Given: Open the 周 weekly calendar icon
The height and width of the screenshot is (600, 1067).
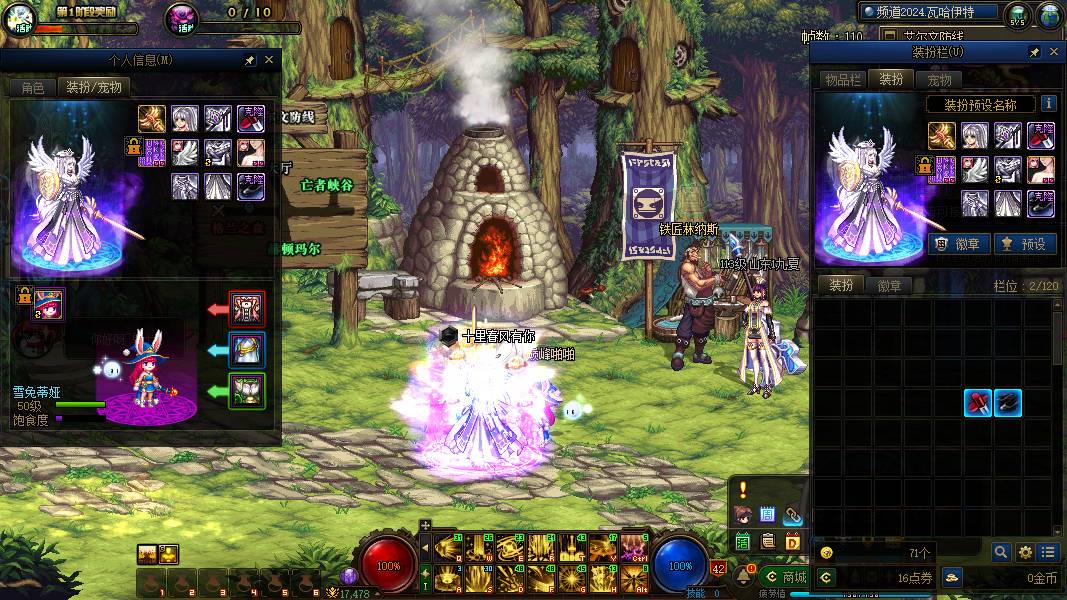Looking at the screenshot, I should tap(767, 515).
